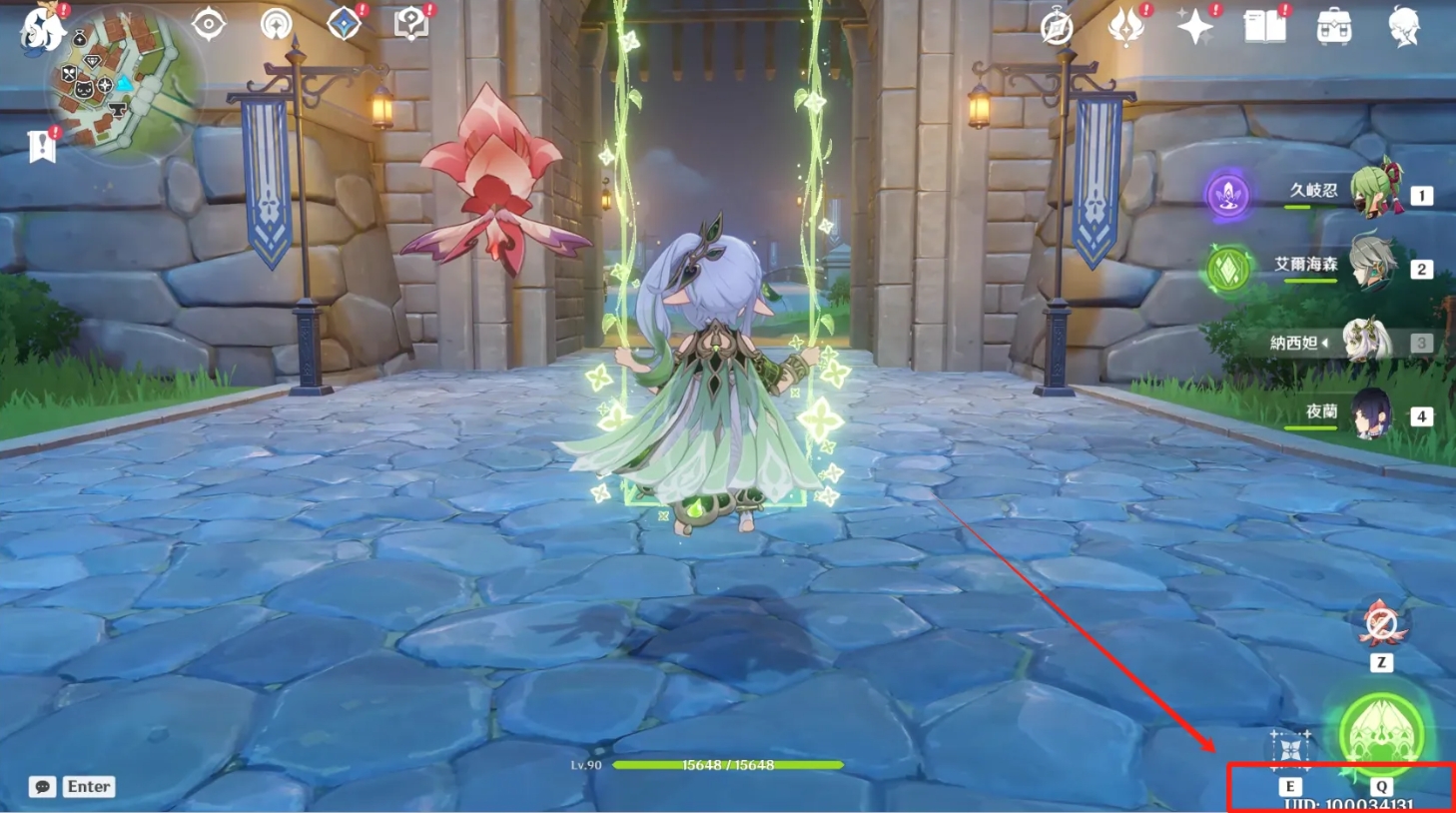Switch to party member 夜蘭
Viewport: 1456px width, 813px height.
point(1371,414)
